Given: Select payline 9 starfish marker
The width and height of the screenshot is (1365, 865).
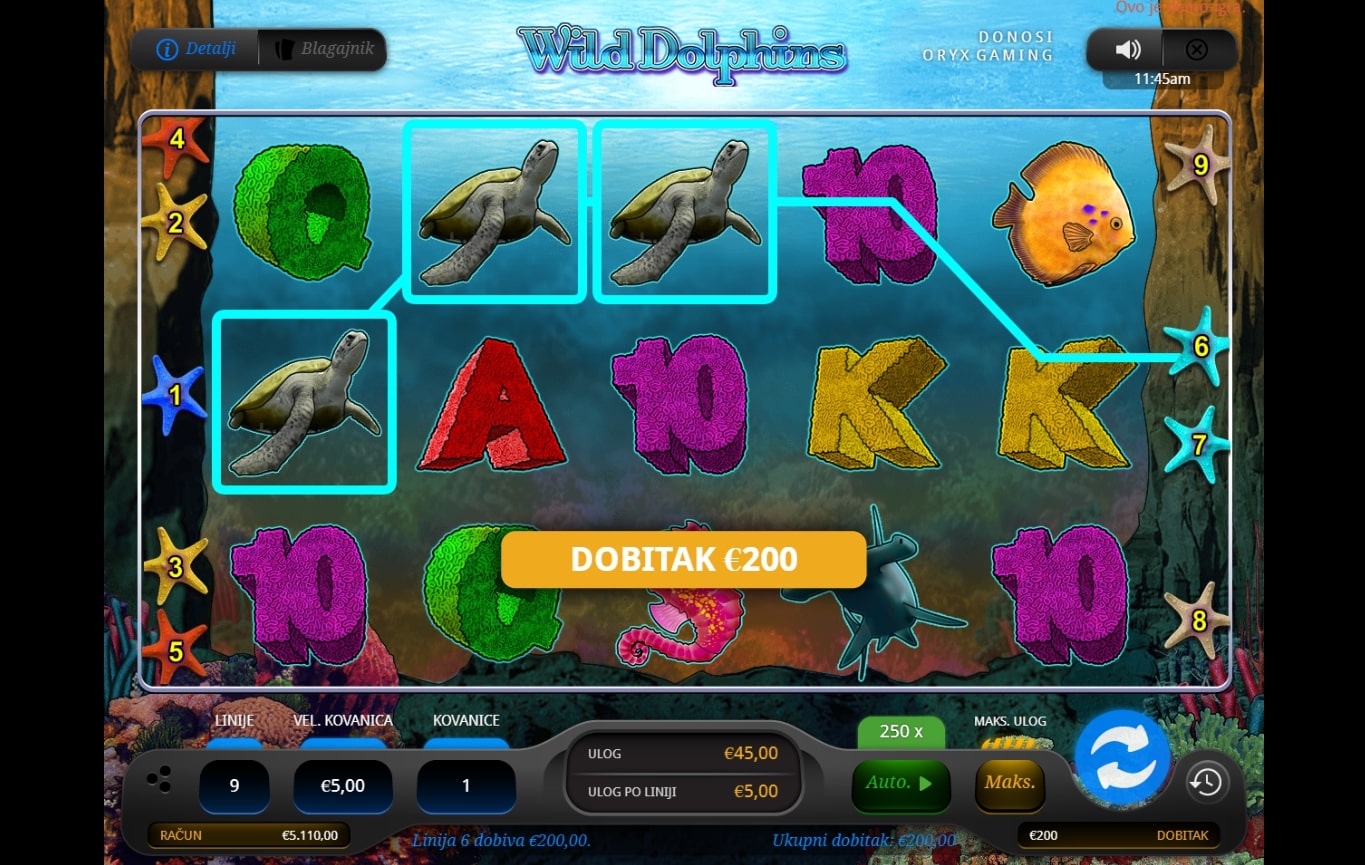Looking at the screenshot, I should pos(1198,164).
